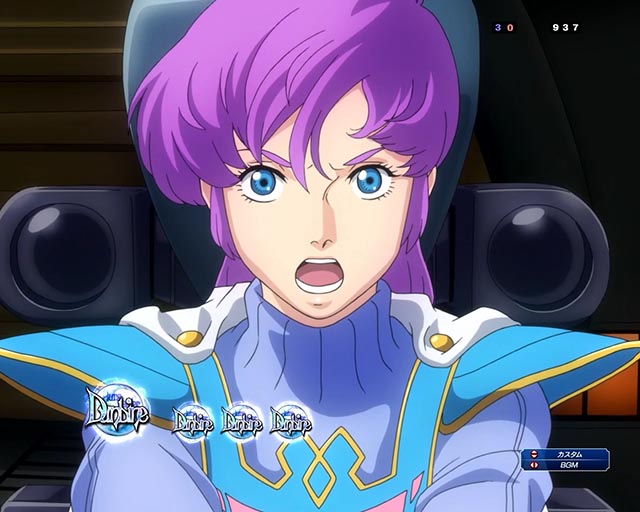
Task: Select the BGM option
Action: [572, 466]
